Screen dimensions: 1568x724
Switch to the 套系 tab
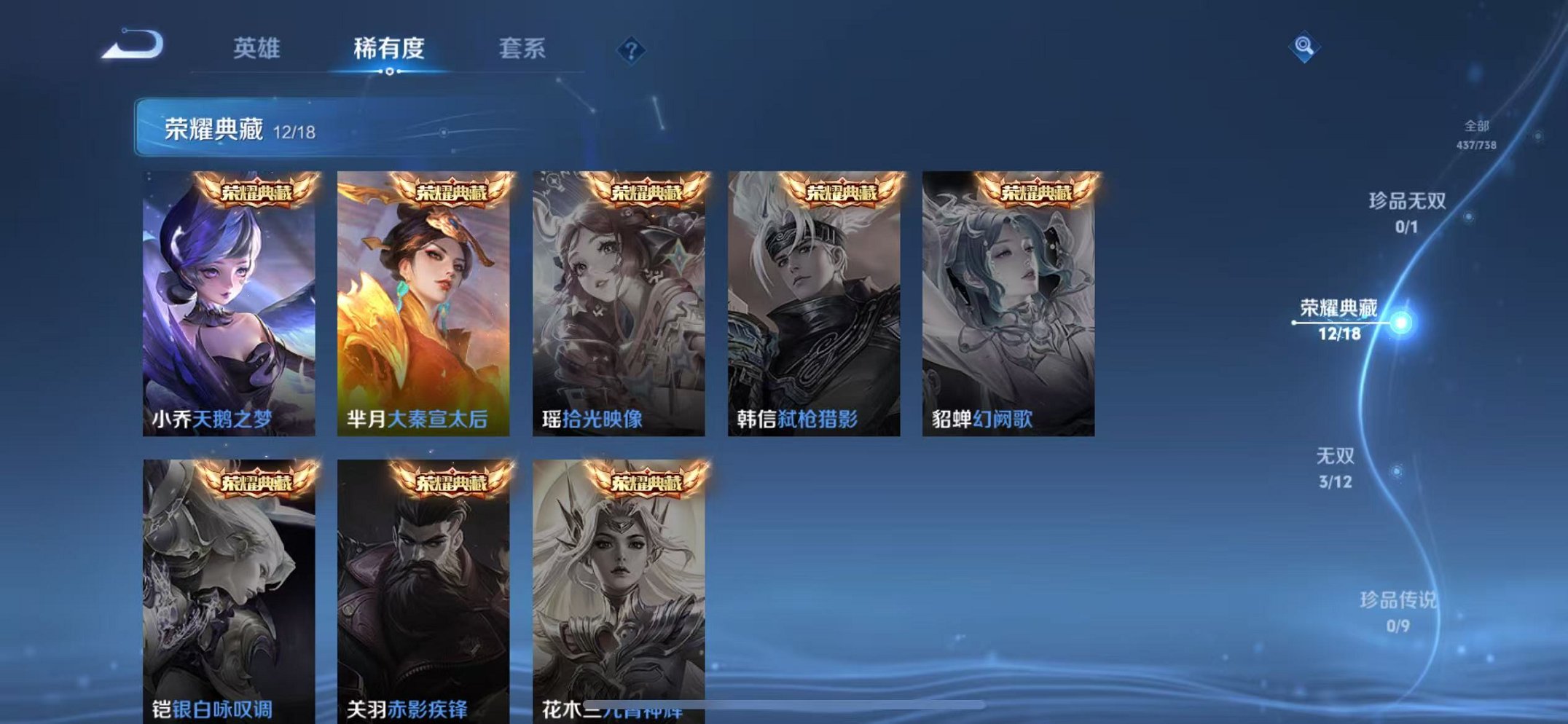pos(522,49)
